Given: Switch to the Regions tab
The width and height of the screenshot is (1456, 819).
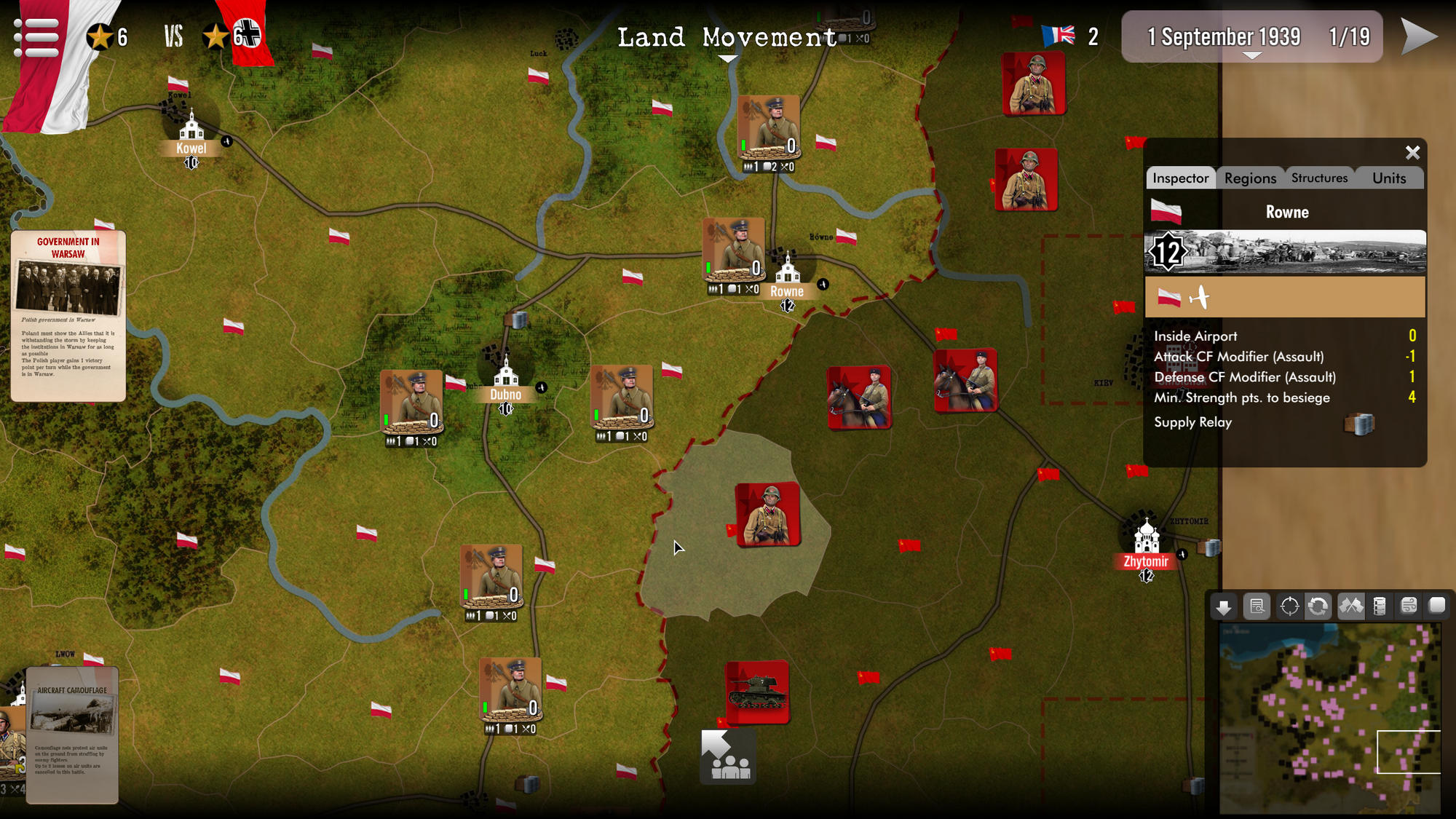Looking at the screenshot, I should click(x=1251, y=178).
